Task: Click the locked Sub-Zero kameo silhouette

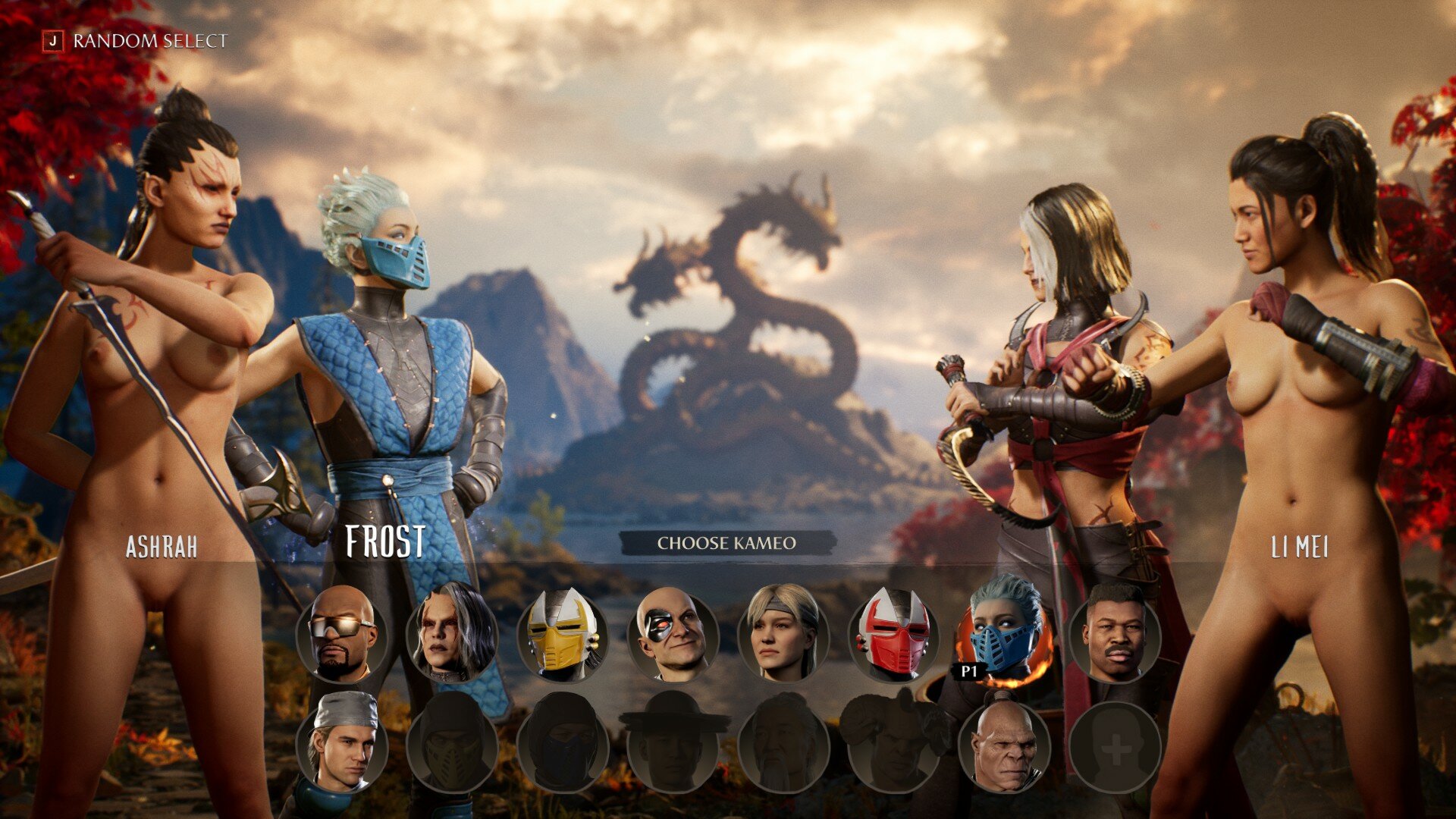Action: click(x=562, y=746)
